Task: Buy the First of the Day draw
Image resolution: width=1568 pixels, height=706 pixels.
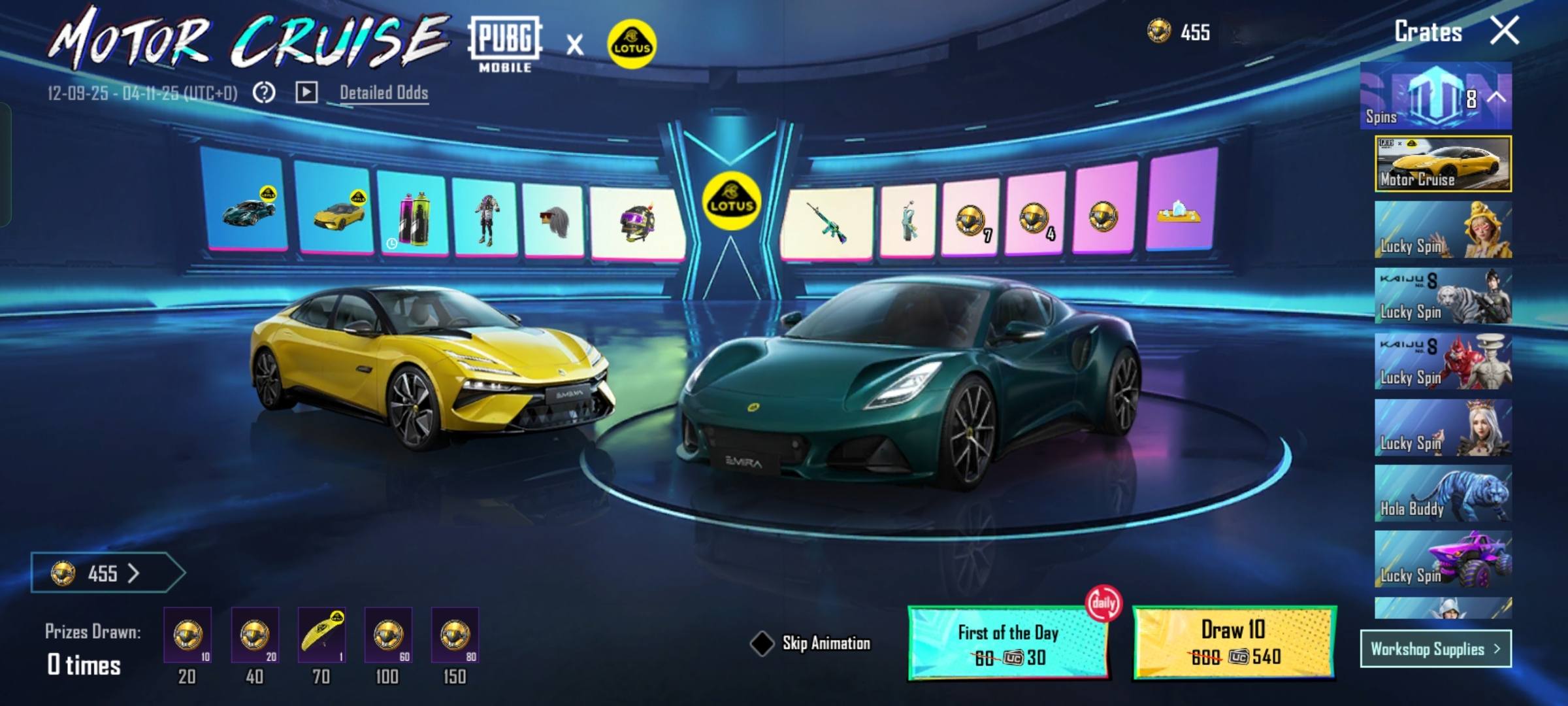Action: pyautogui.click(x=1007, y=644)
